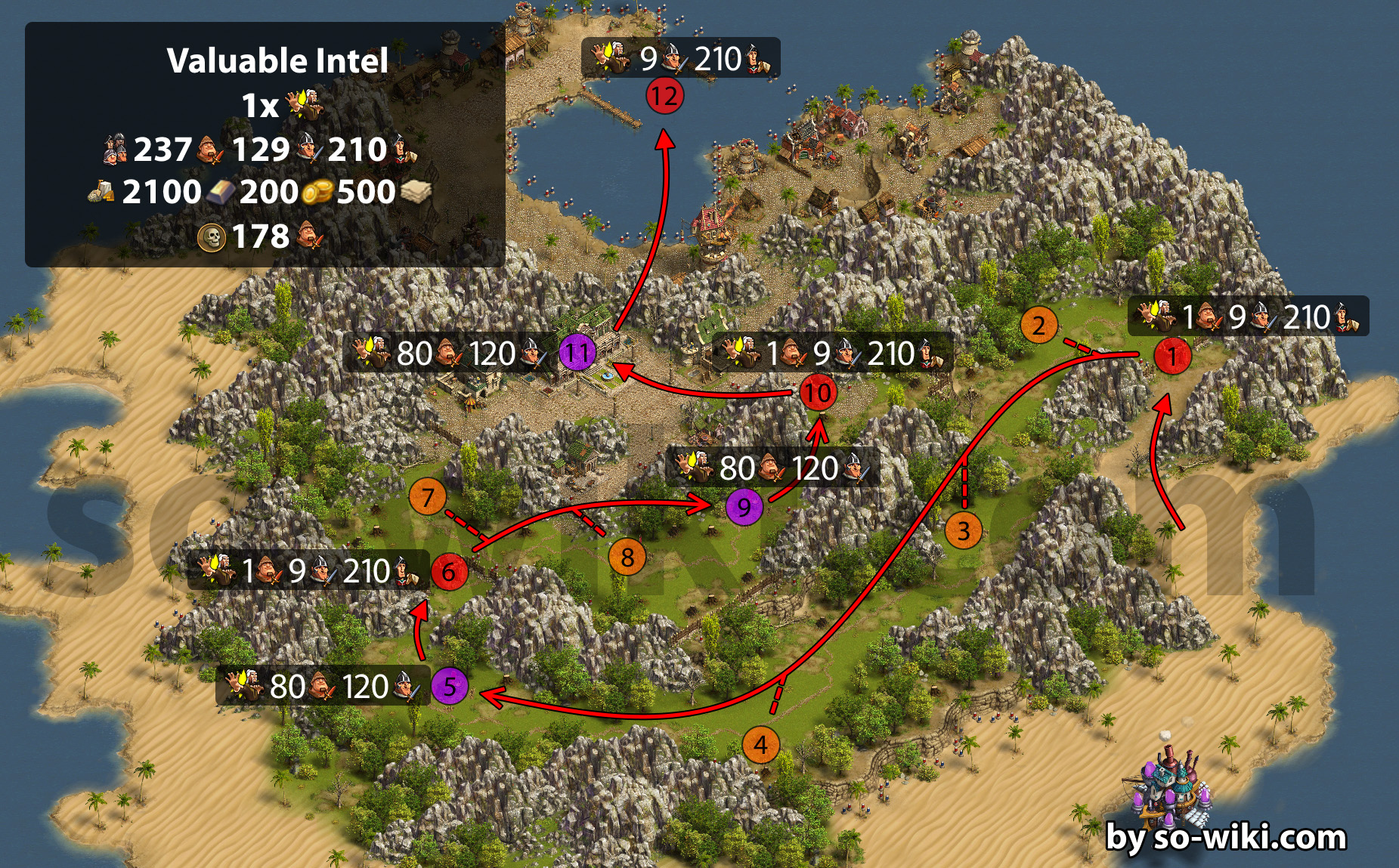Click orange marker number 8
Image resolution: width=1399 pixels, height=868 pixels.
coord(627,558)
